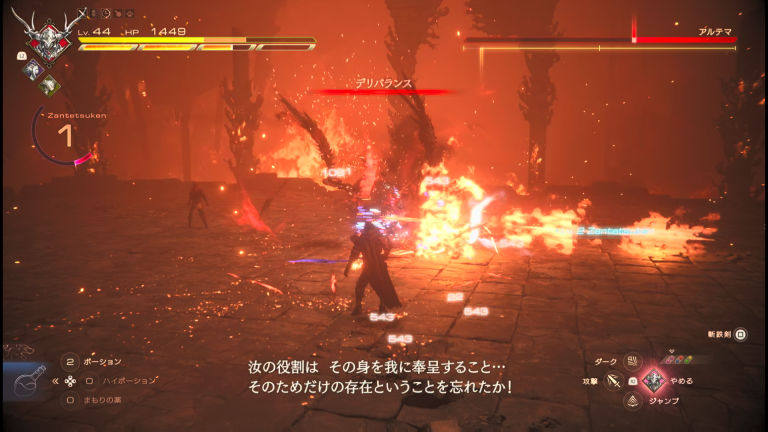The image size is (768, 432).
Task: Trigger the 攻撃 sword attack icon
Action: (613, 381)
